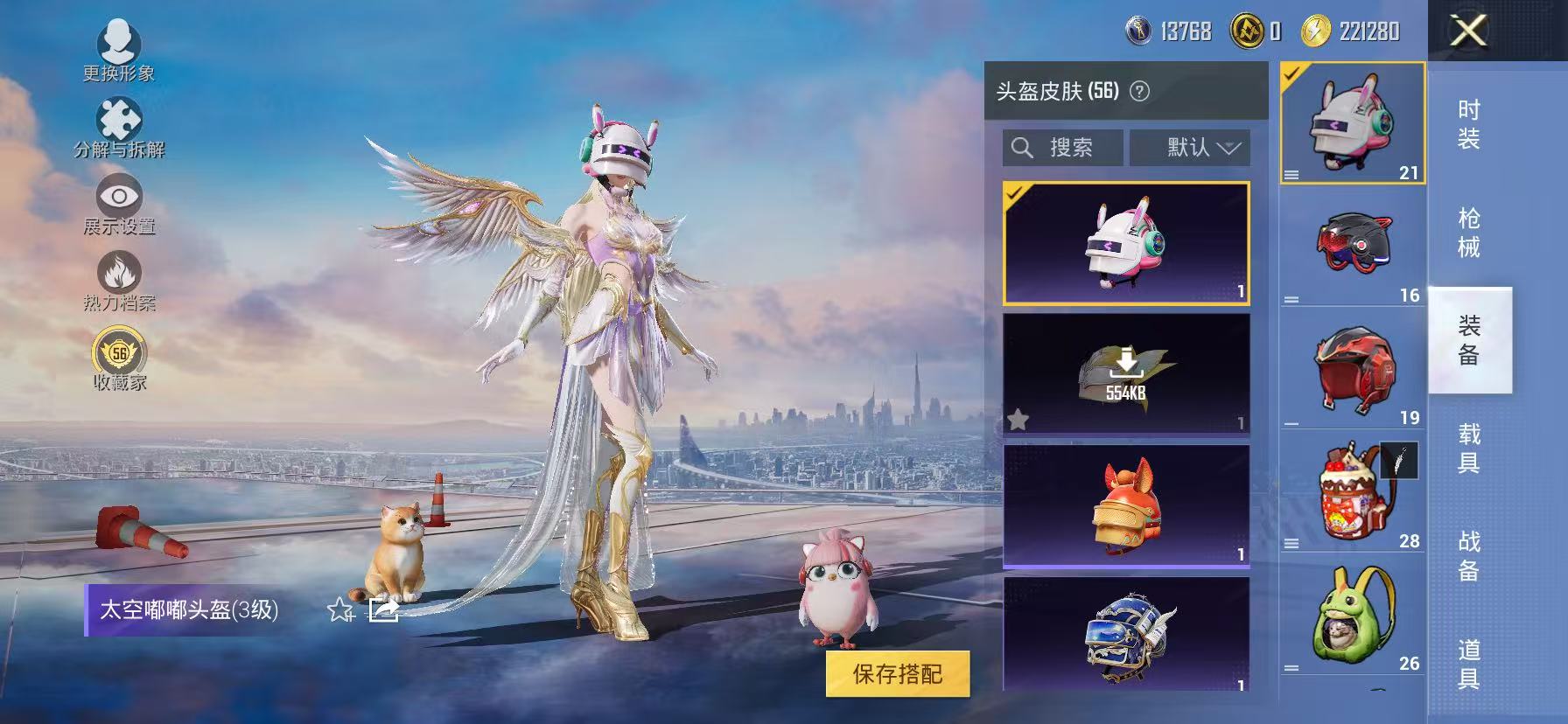The height and width of the screenshot is (724, 1568).
Task: Collapse the helmet skin list panel
Action: tap(1470, 32)
